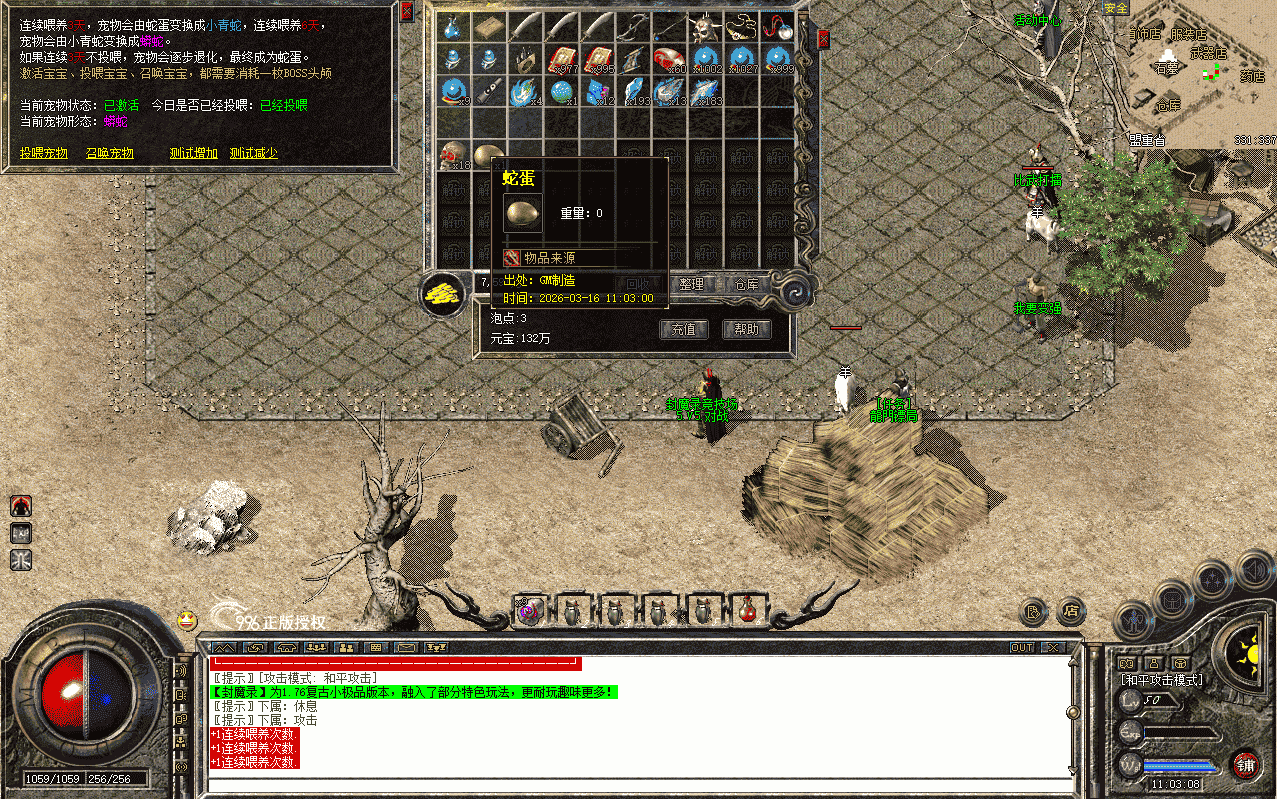Click the 帮助 help button
1277x799 pixels.
(746, 329)
